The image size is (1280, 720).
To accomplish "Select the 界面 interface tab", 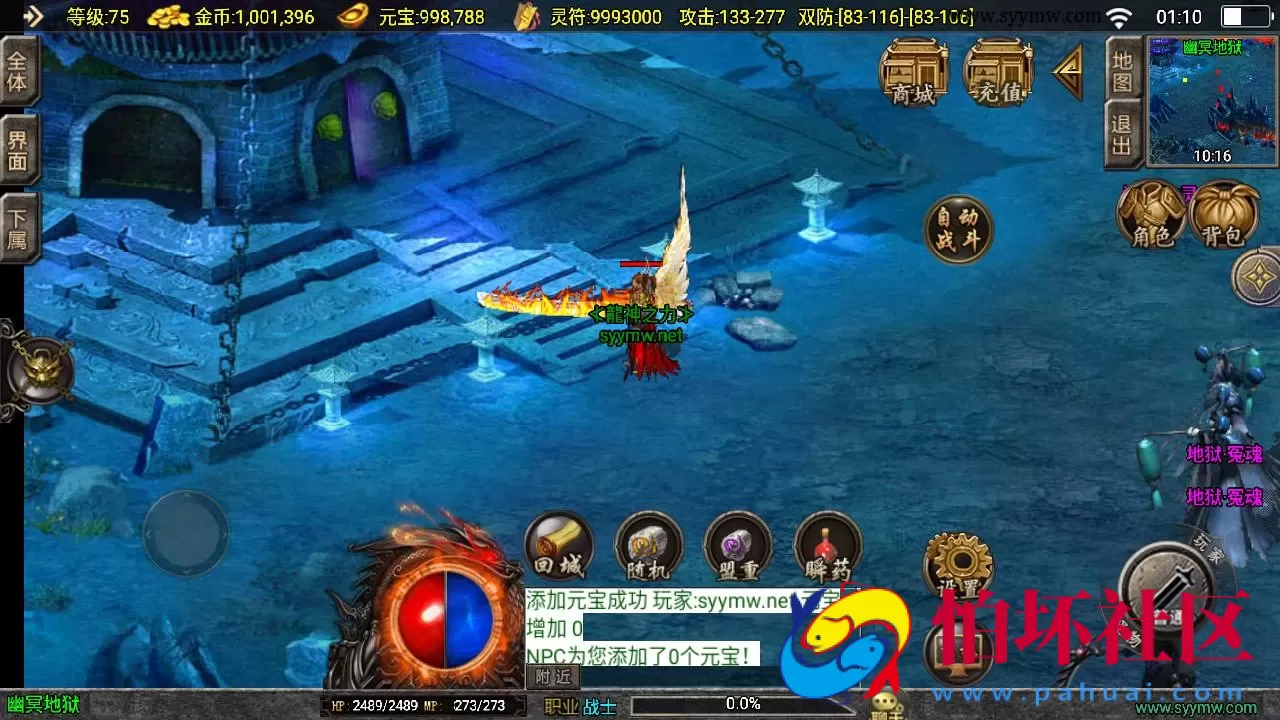I will pos(18,148).
